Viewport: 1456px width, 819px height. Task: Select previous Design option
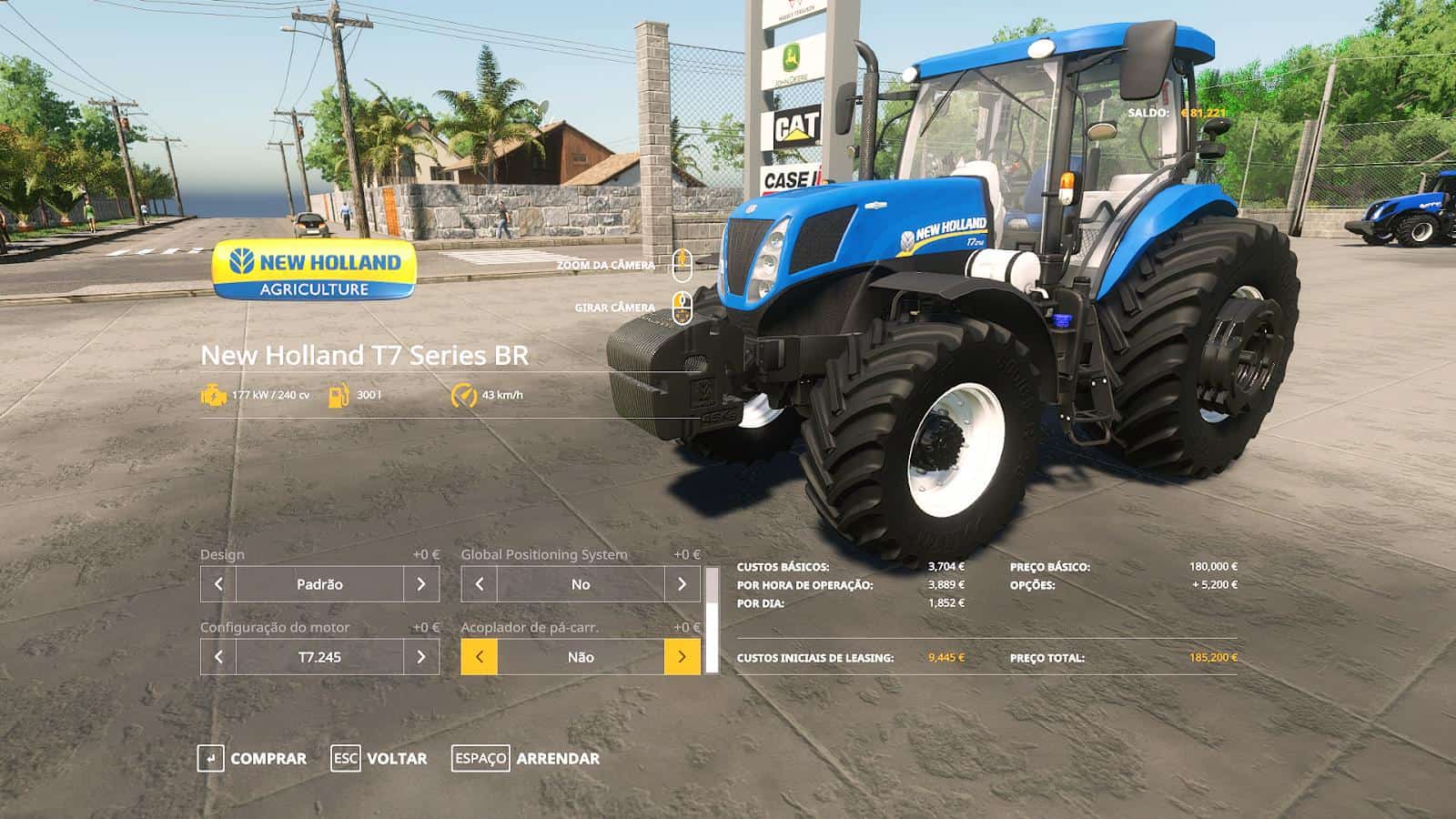tap(218, 584)
